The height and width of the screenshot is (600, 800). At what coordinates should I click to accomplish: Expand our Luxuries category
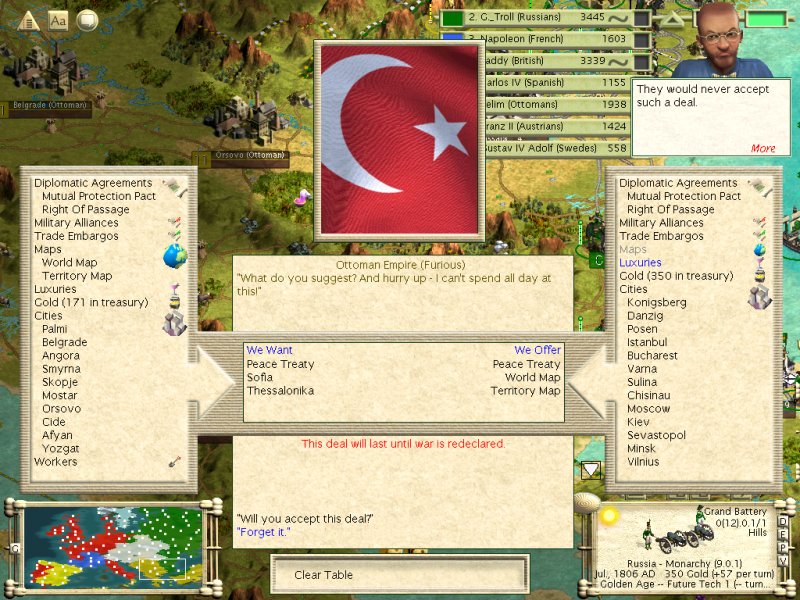tap(640, 262)
